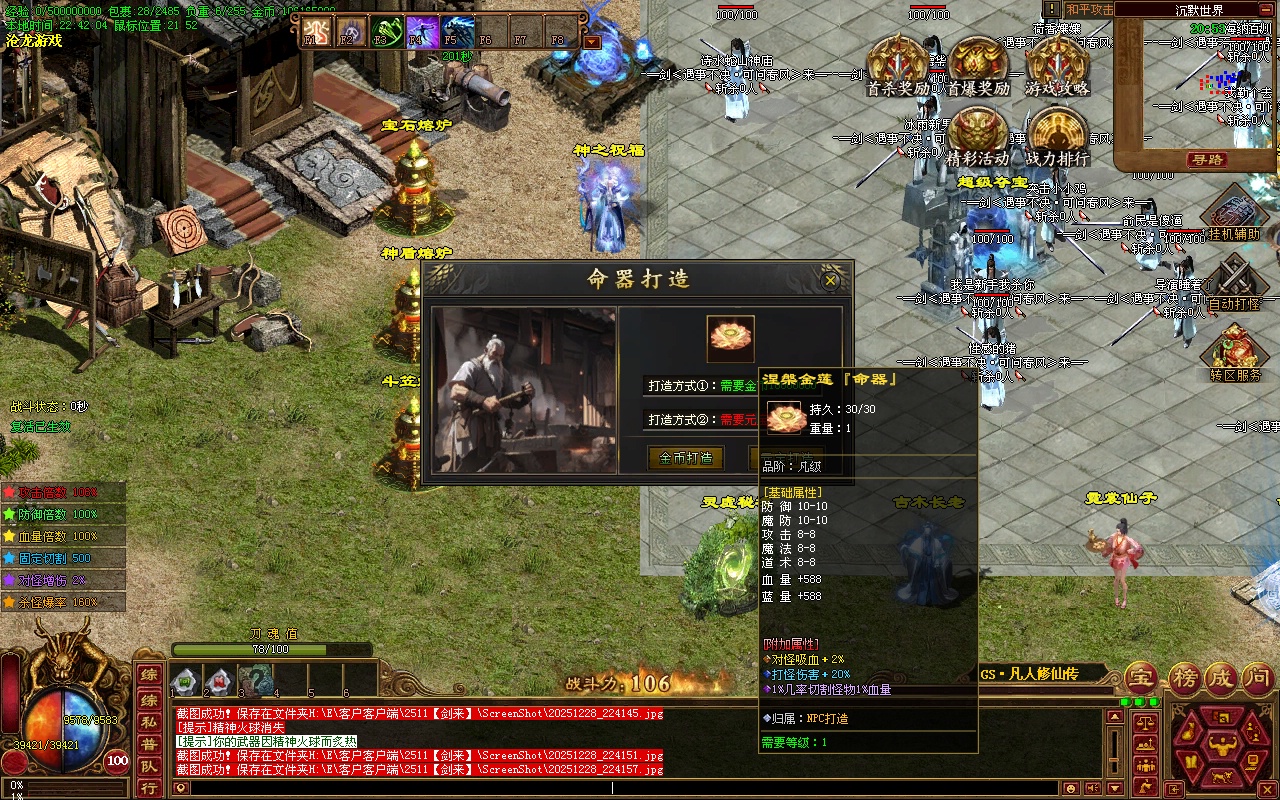
Task: Show the 战力排行 power ranking
Action: (x=1057, y=135)
